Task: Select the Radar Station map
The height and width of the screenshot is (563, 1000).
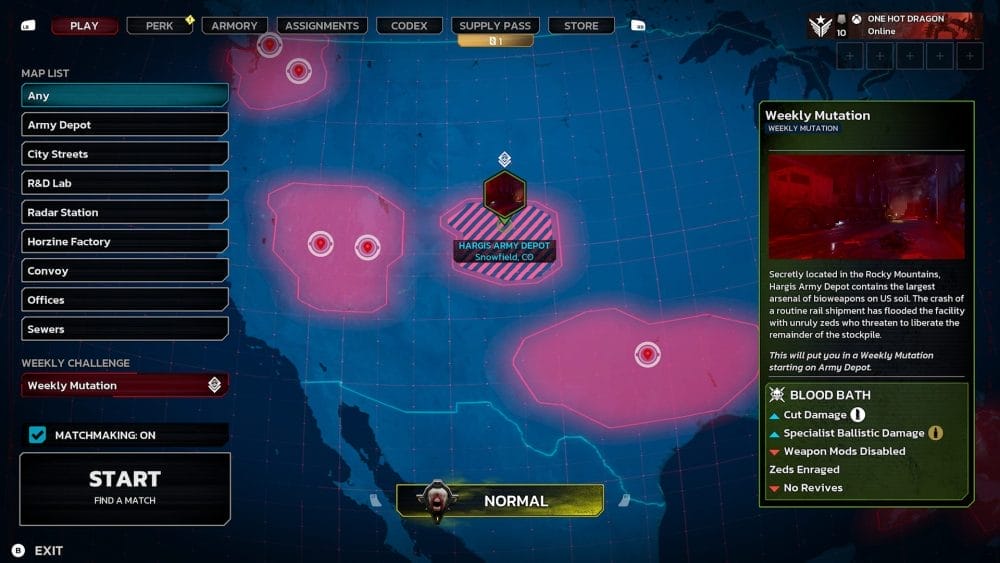Action: point(125,212)
